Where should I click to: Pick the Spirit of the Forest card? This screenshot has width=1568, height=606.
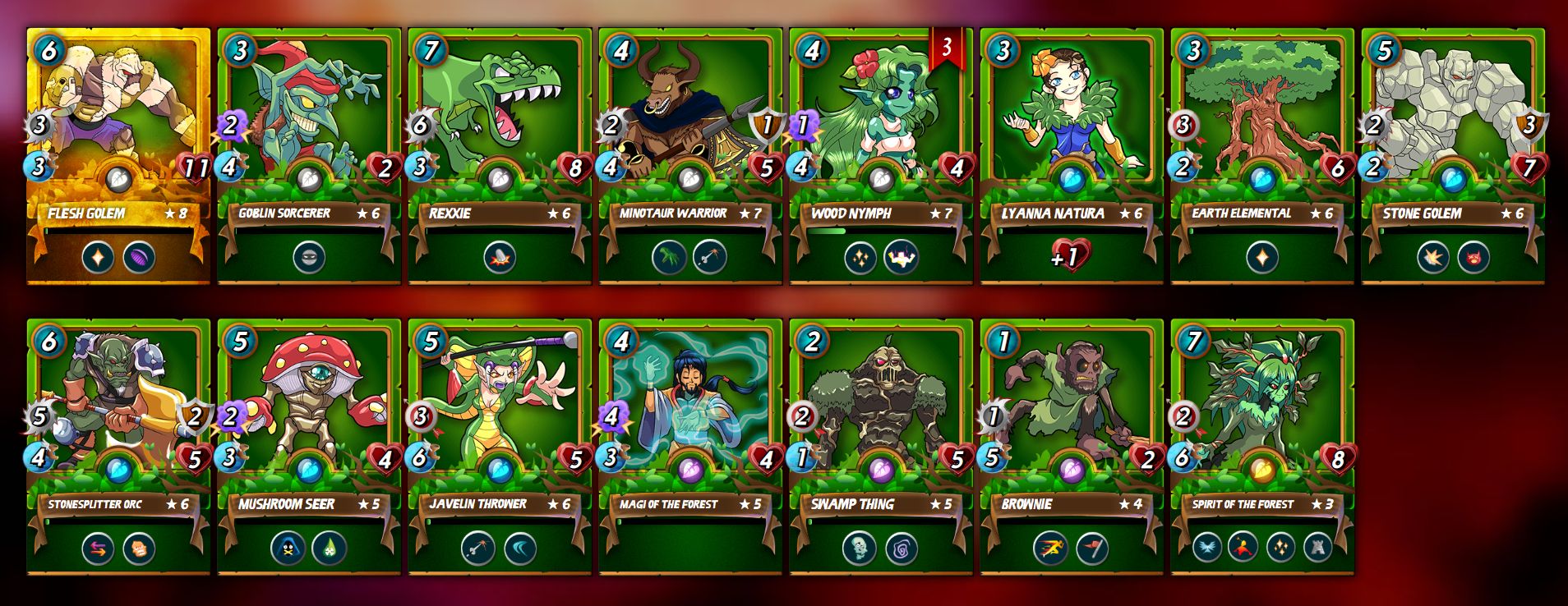pos(1262,447)
